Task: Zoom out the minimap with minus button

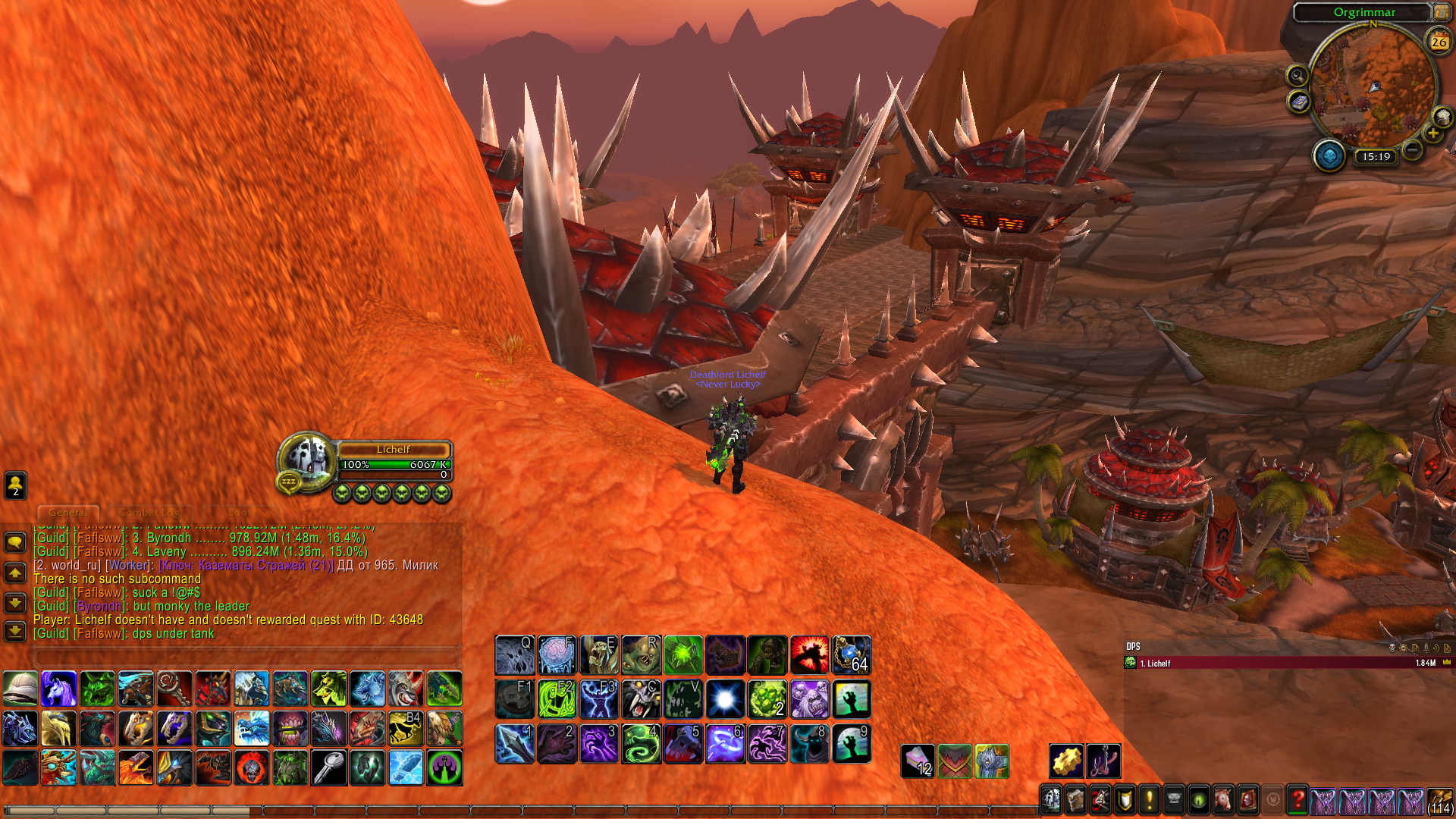Action: 1412,150
